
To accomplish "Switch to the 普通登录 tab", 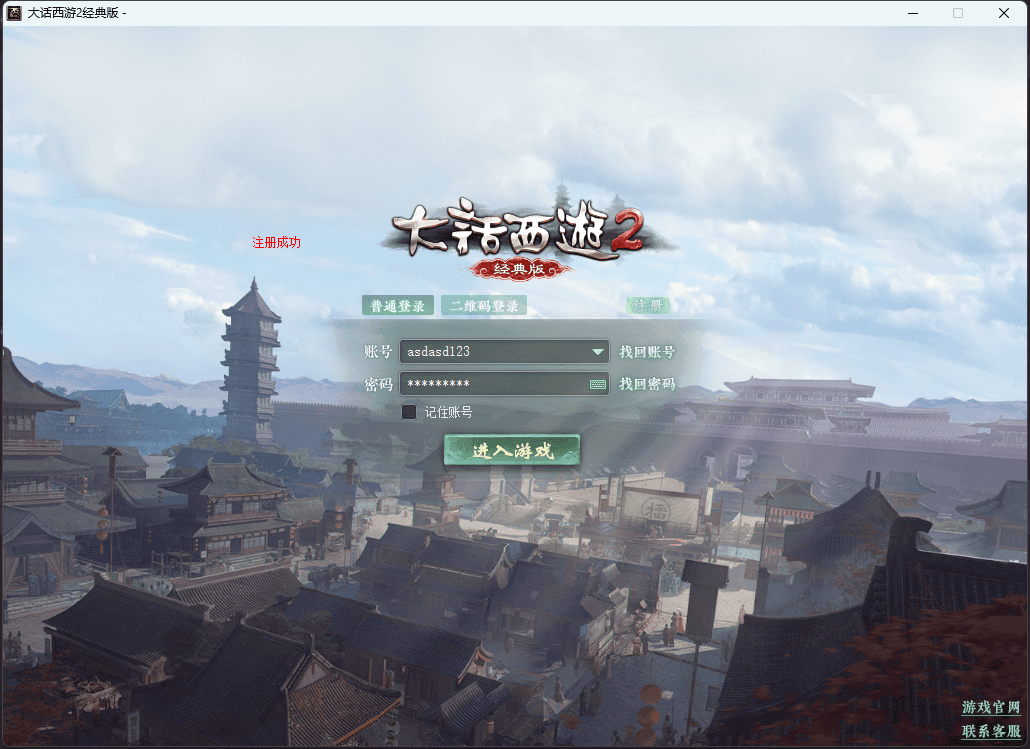I will coord(397,306).
